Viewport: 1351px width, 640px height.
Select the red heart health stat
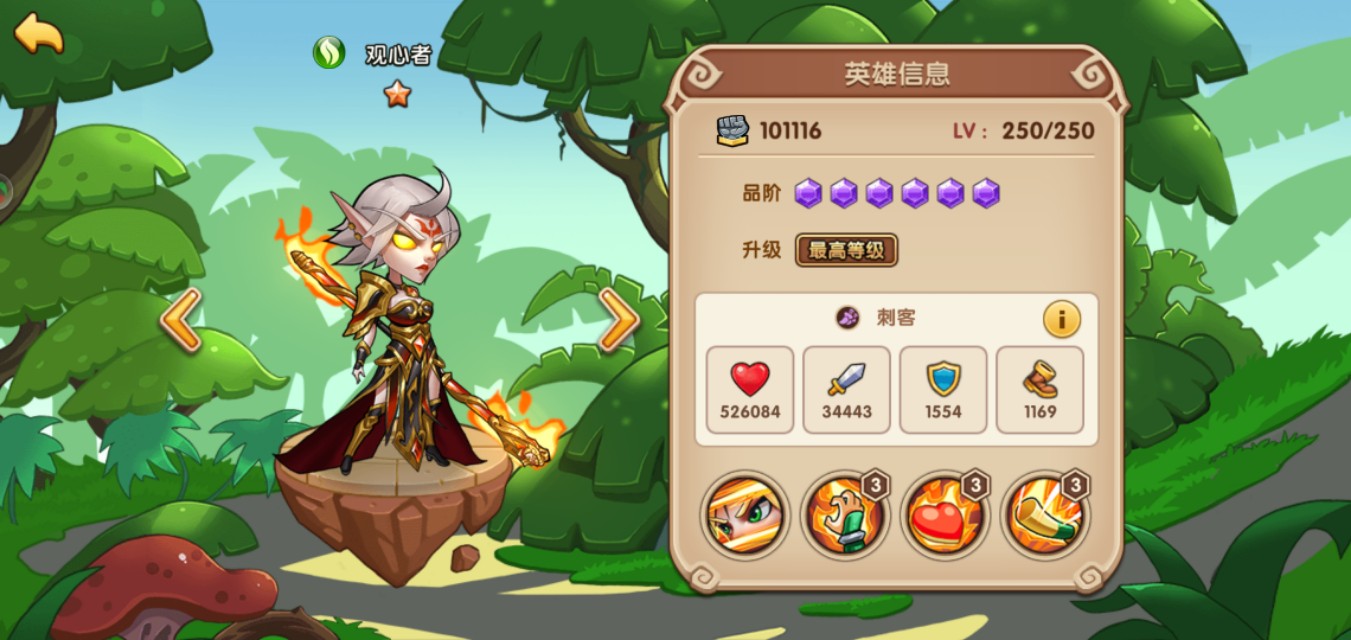749,390
